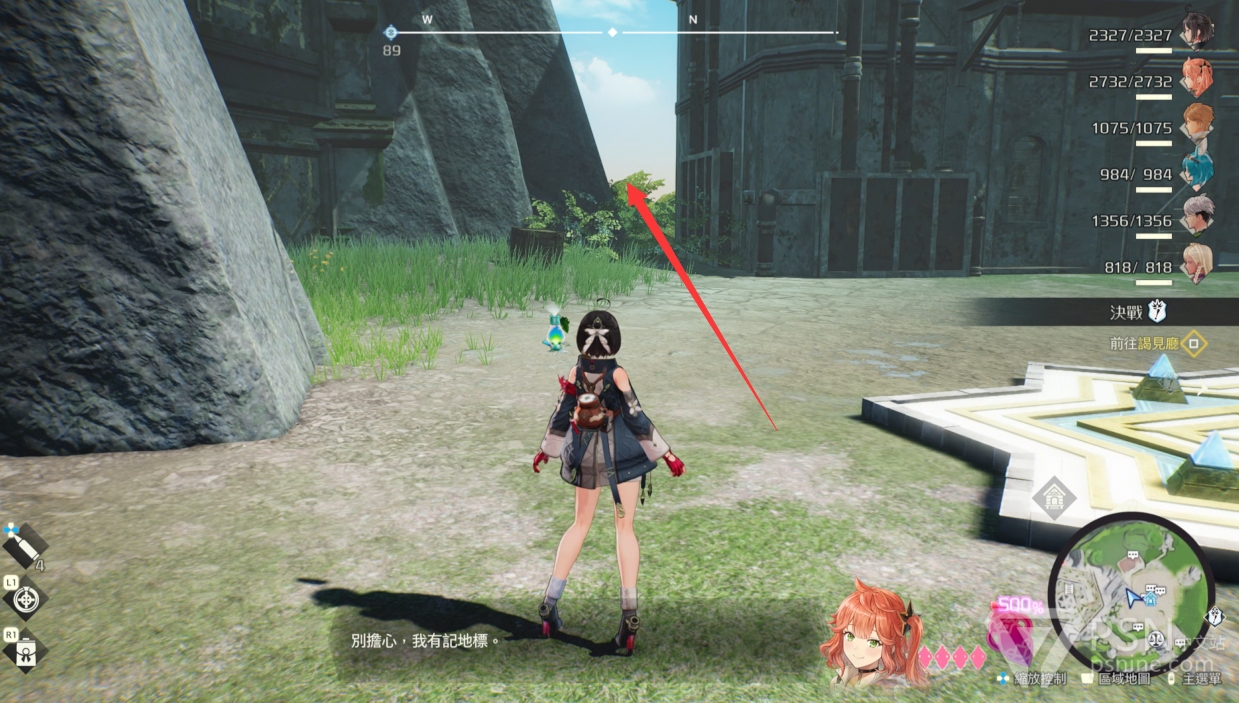Use the crosshair targeting skill icon
The image size is (1239, 703).
click(26, 600)
